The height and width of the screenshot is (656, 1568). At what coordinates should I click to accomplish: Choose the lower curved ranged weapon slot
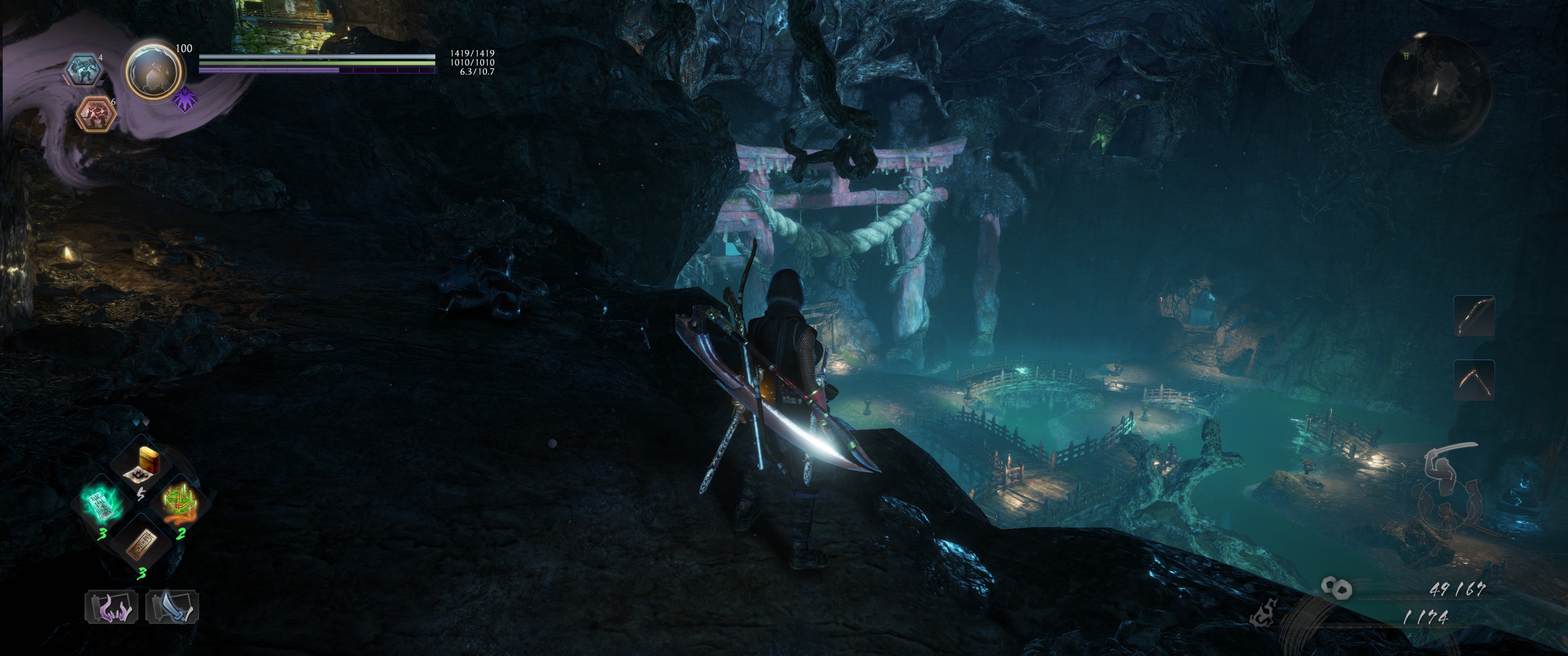[1474, 380]
